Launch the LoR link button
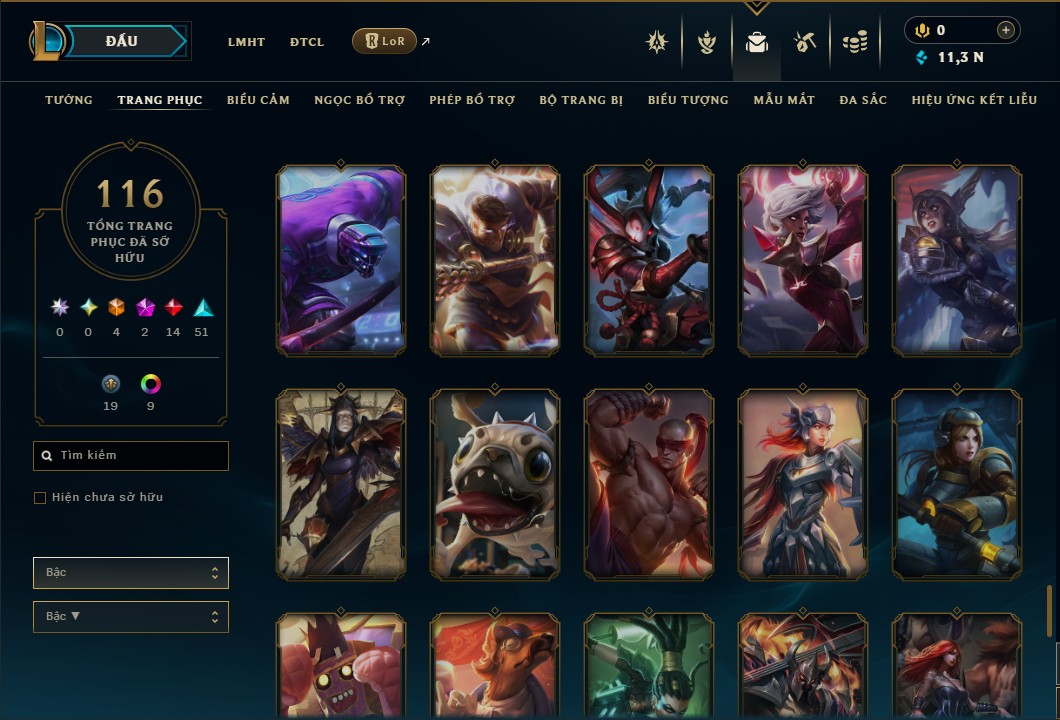This screenshot has height=720, width=1060. point(384,41)
